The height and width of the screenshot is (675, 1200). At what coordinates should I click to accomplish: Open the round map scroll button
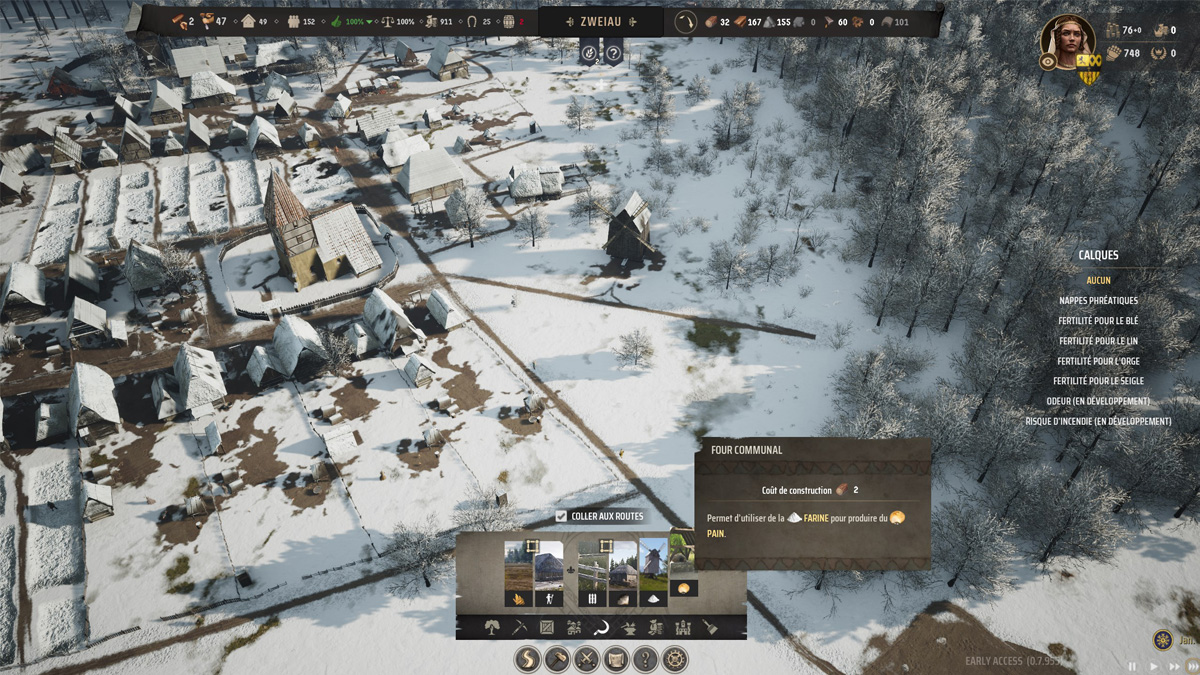pos(617,659)
